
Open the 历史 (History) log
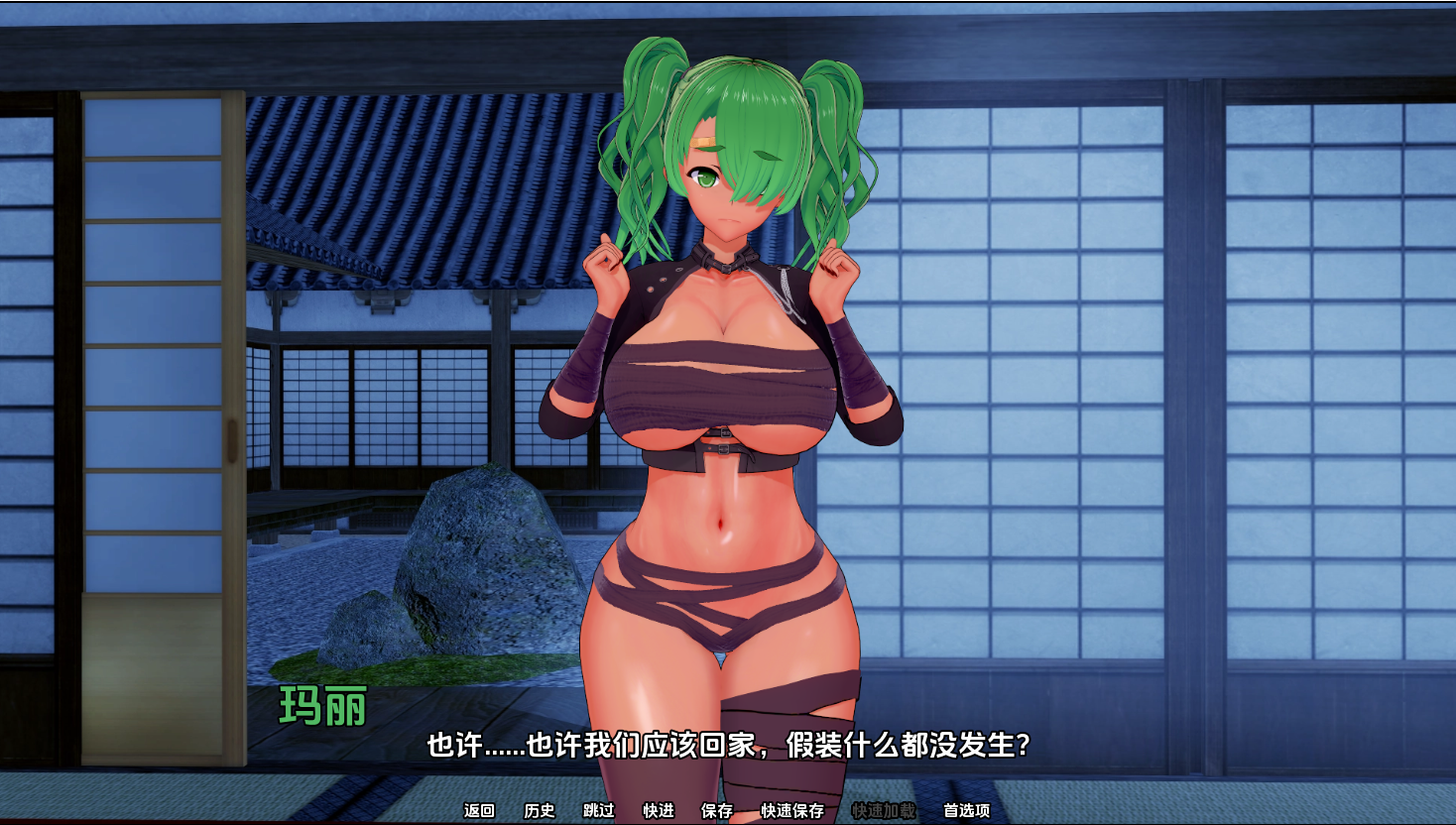(539, 810)
